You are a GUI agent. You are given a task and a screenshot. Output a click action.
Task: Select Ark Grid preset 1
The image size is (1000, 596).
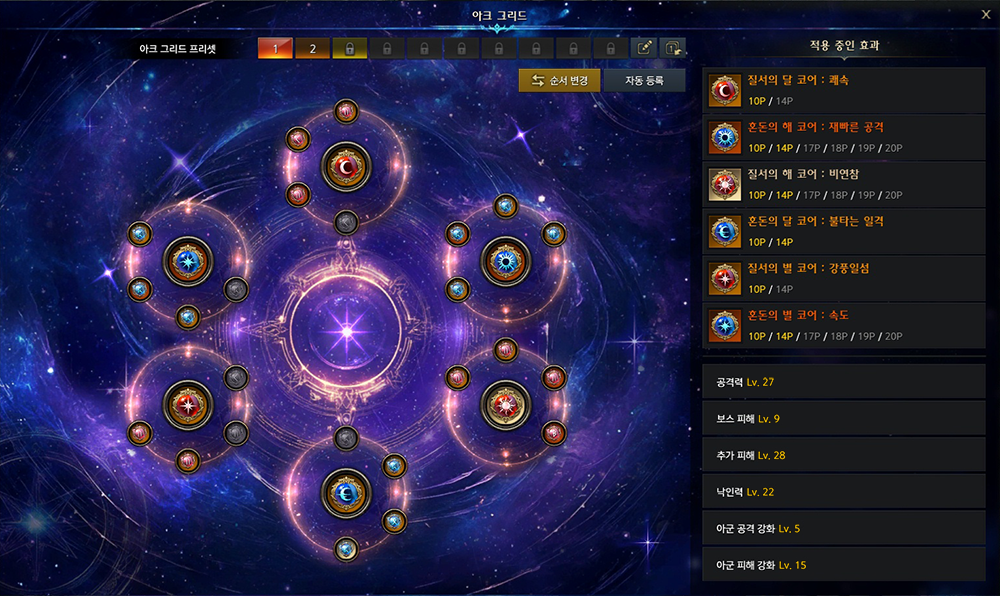[275, 48]
